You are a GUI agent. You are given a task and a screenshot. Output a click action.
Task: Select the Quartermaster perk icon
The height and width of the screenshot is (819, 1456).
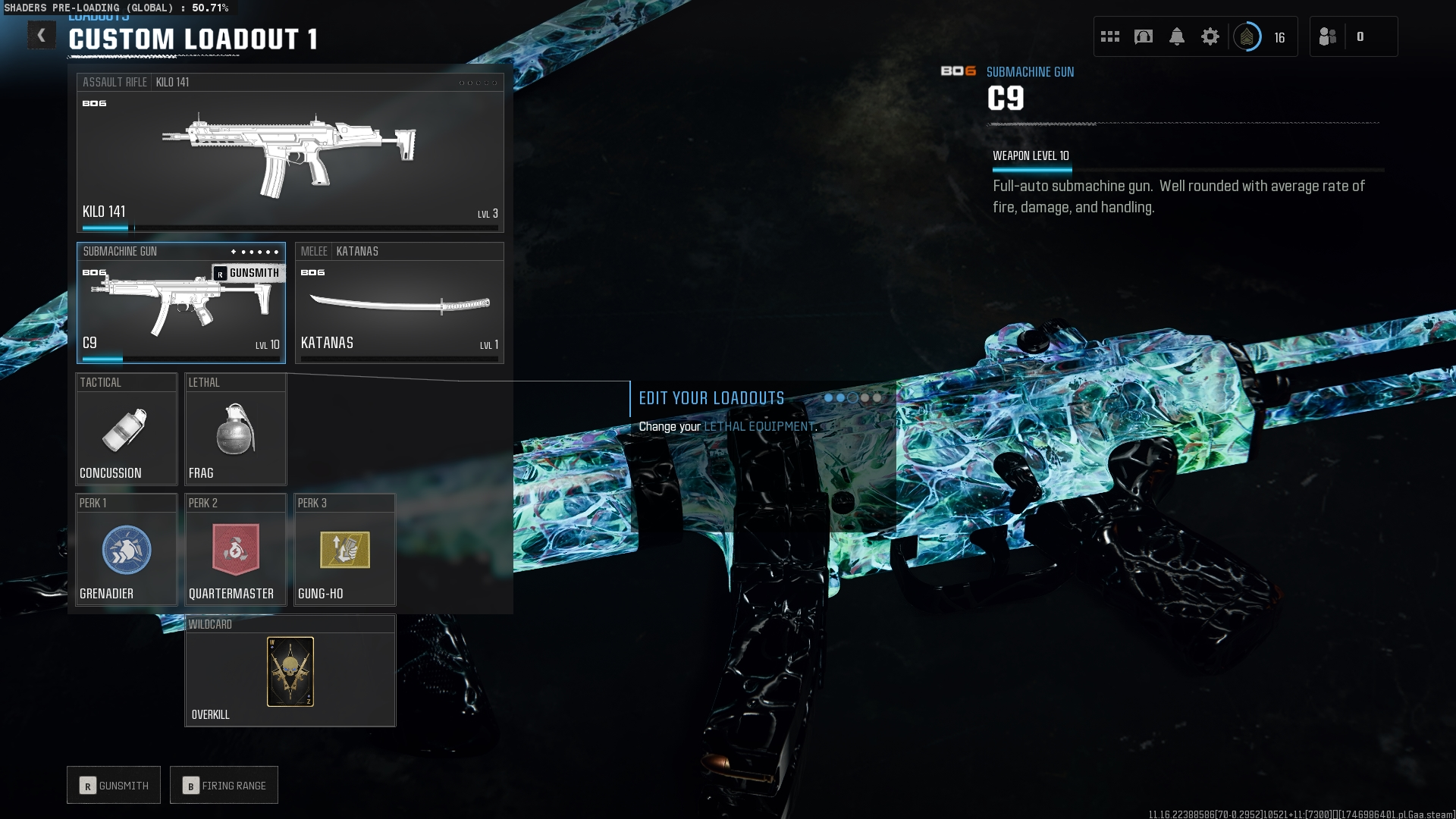click(235, 550)
